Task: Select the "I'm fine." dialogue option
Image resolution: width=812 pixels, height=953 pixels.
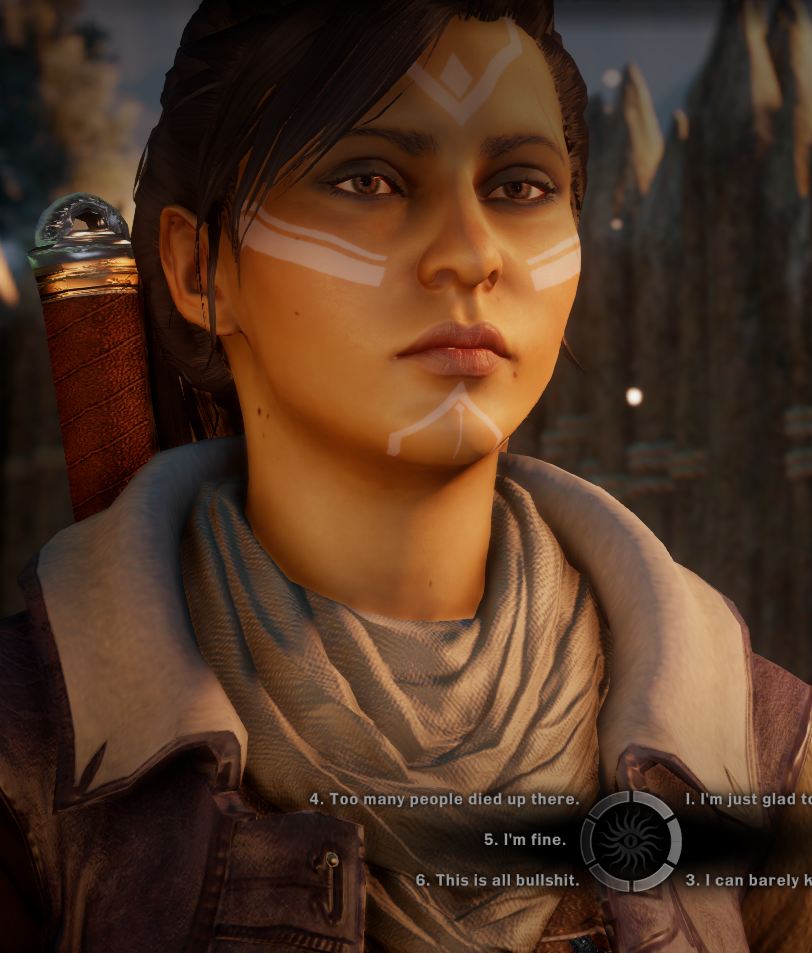Action: pyautogui.click(x=525, y=840)
